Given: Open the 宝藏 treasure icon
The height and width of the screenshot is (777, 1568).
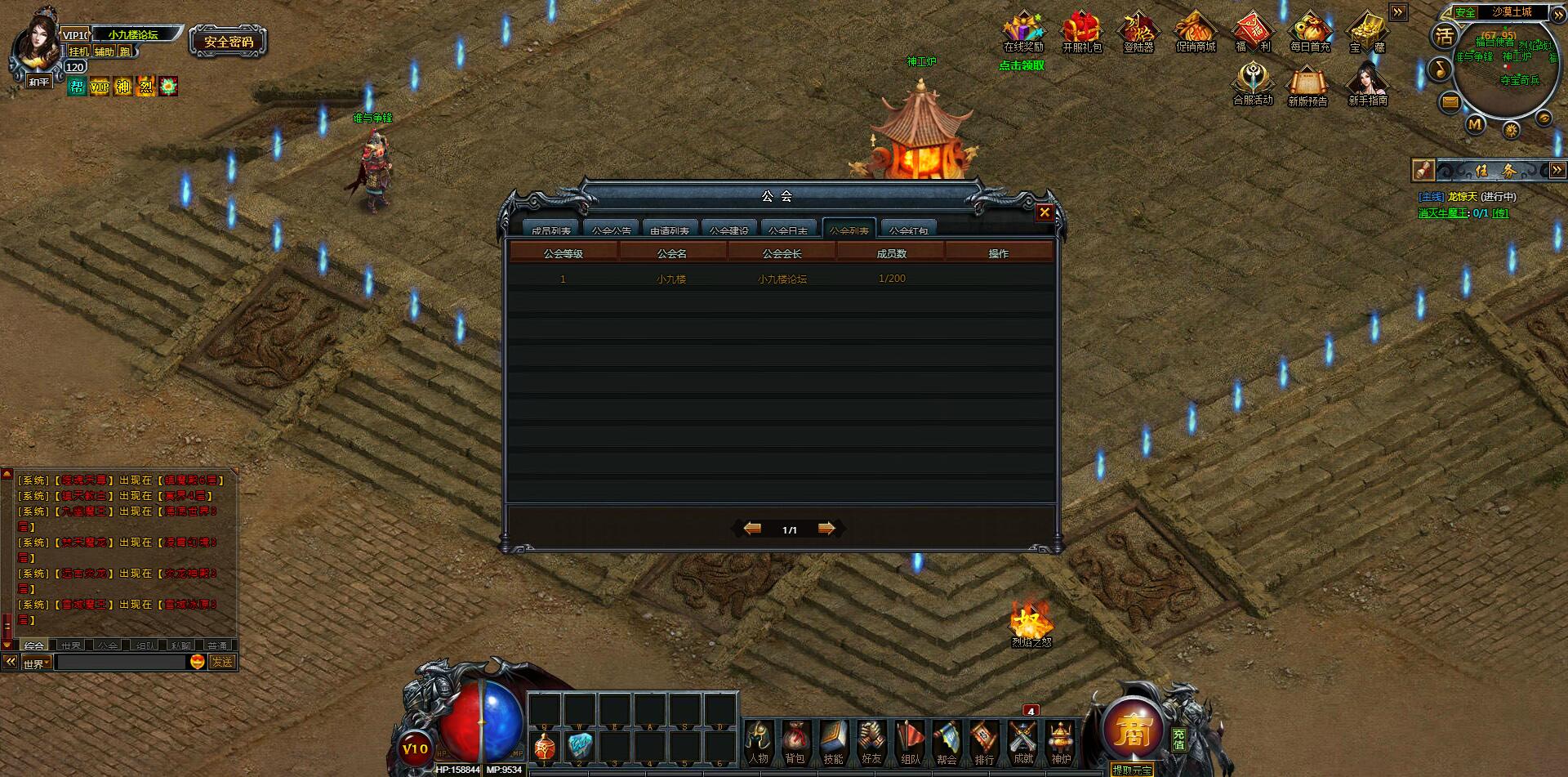Looking at the screenshot, I should [x=1367, y=31].
